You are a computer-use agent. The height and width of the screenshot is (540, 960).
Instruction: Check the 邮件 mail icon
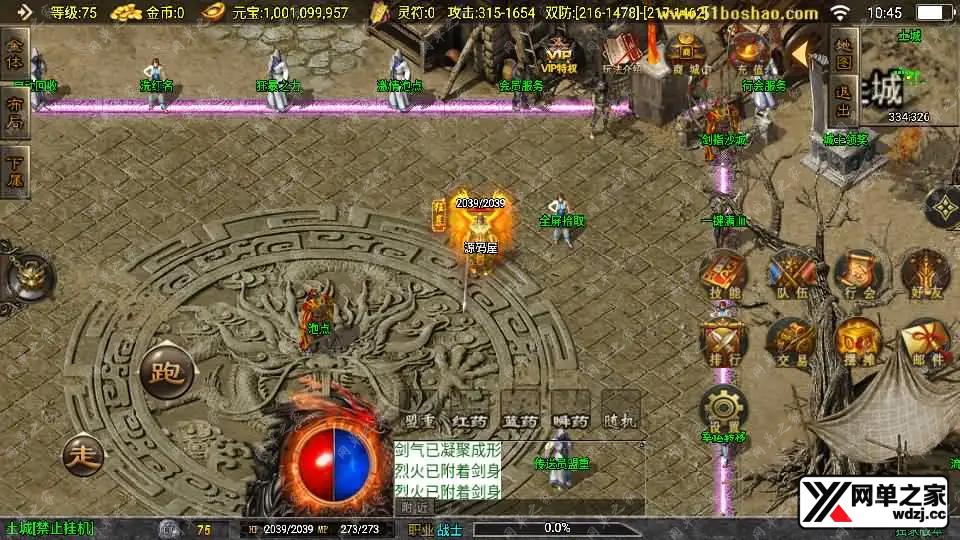point(922,340)
